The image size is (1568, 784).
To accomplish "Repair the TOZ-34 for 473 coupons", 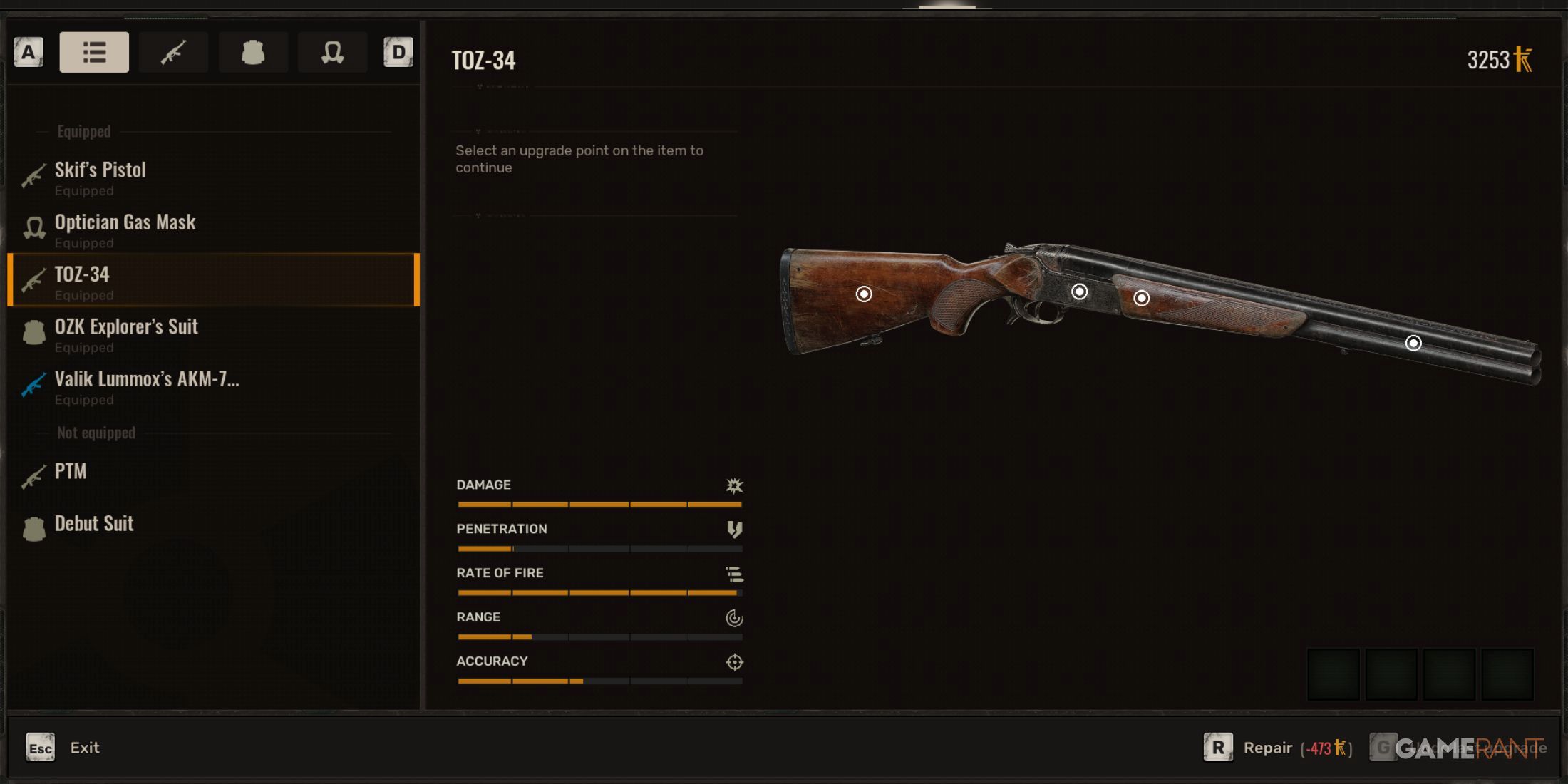I will [1267, 748].
